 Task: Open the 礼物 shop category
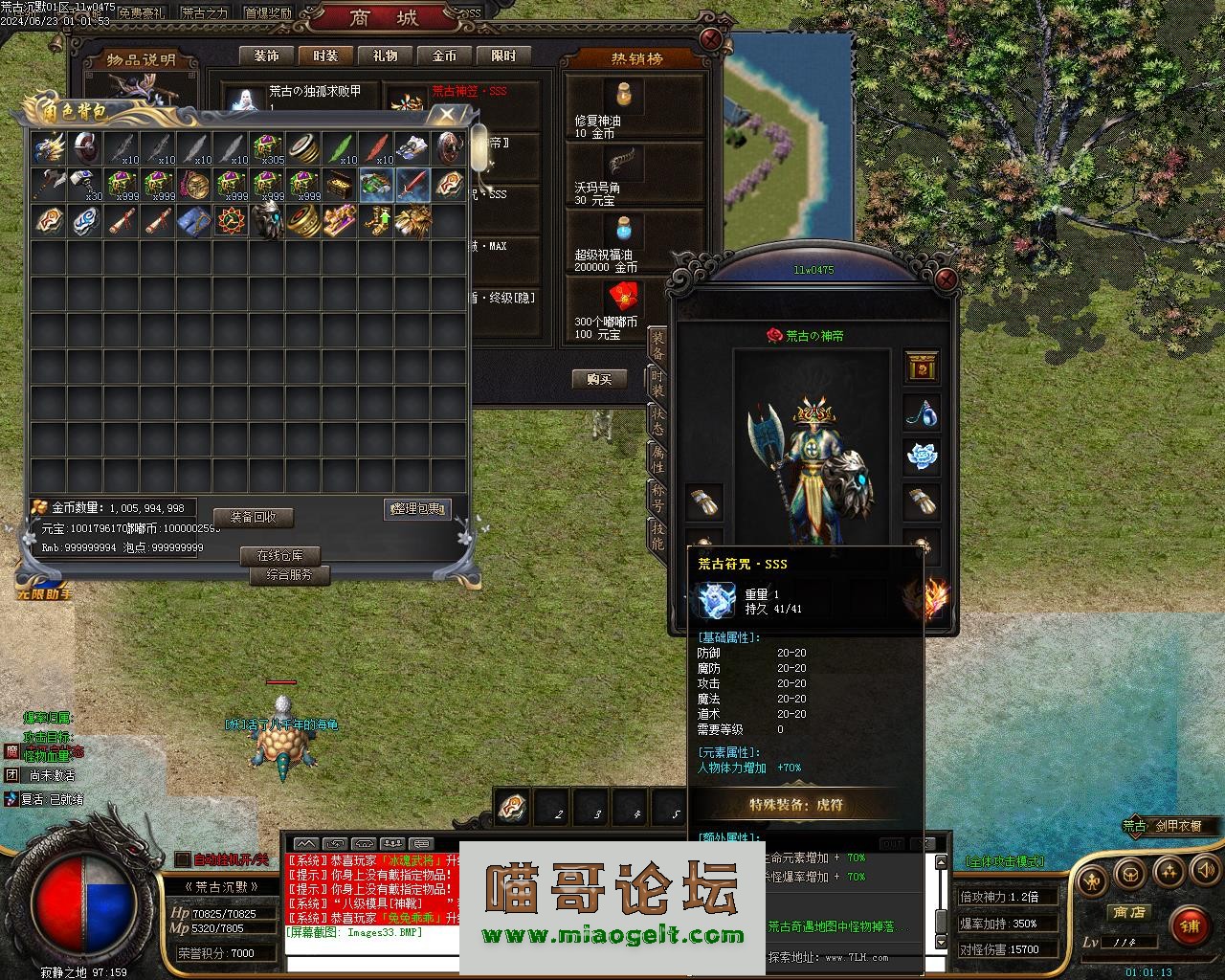point(385,56)
